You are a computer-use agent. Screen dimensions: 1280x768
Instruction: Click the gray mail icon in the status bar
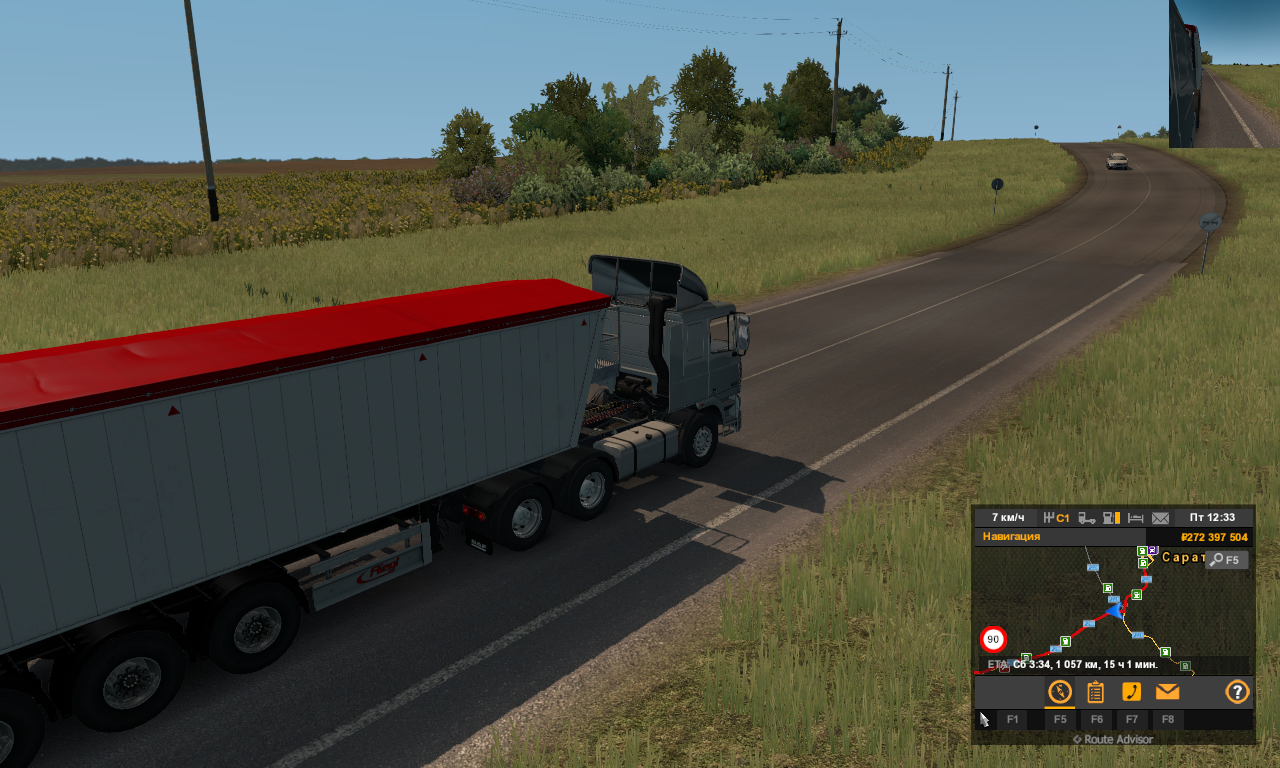click(1160, 518)
